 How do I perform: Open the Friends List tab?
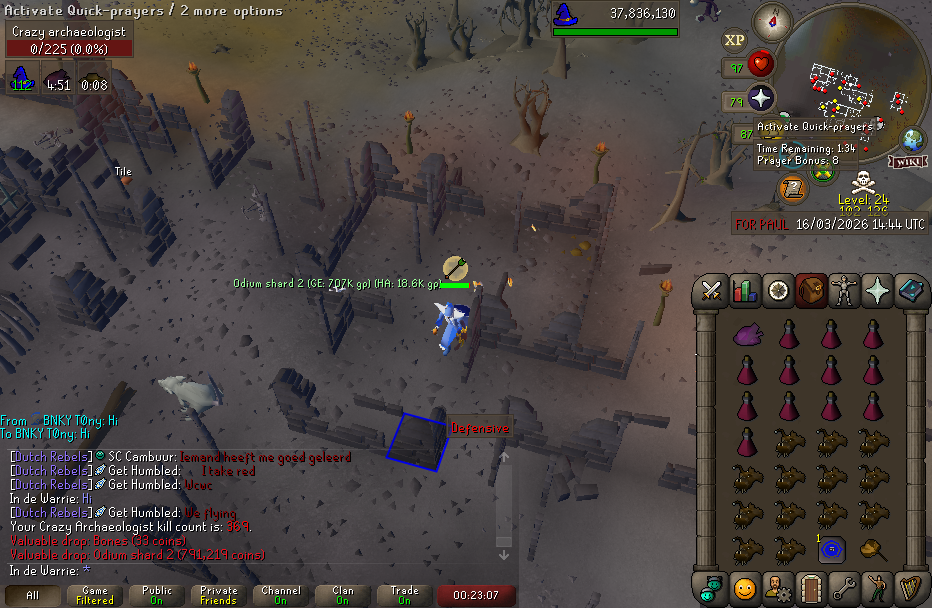pos(744,588)
